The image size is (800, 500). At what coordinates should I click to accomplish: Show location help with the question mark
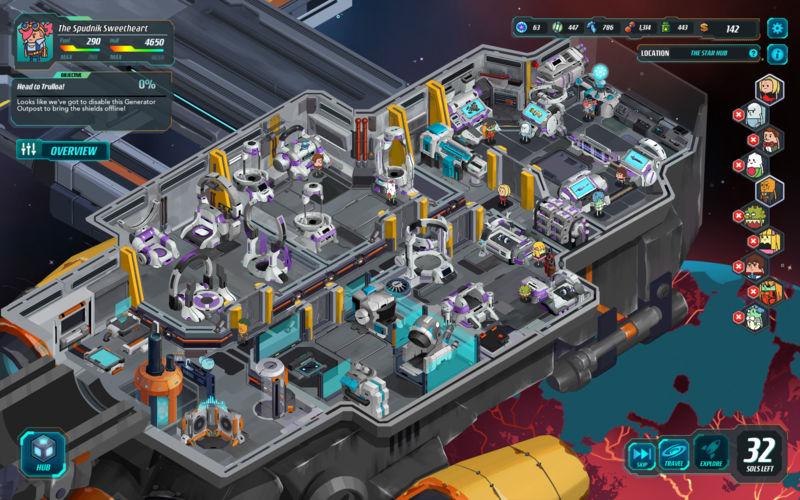pos(779,52)
